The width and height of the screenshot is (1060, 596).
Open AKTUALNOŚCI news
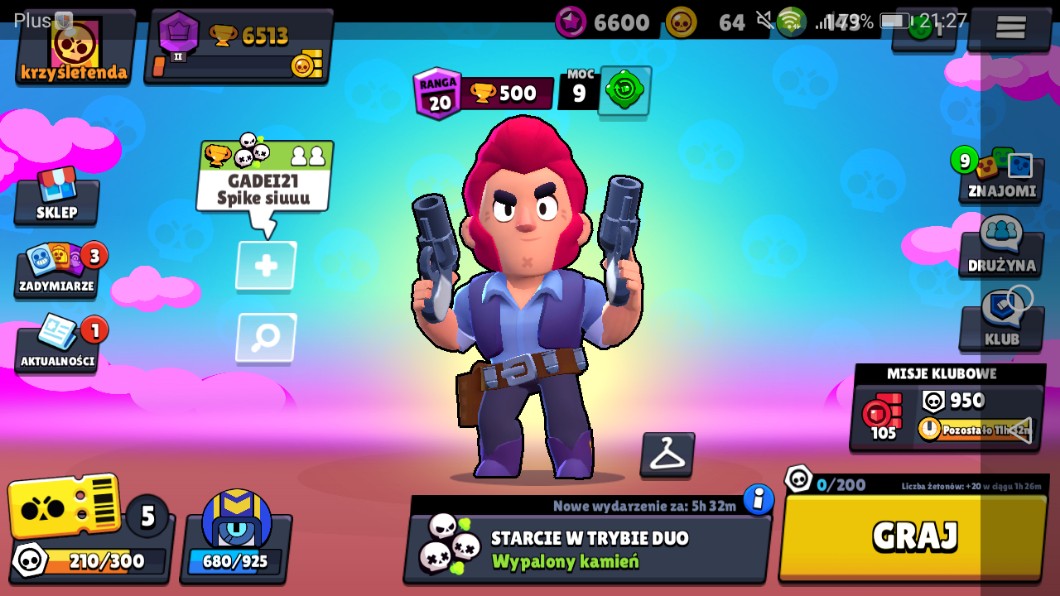(x=57, y=344)
